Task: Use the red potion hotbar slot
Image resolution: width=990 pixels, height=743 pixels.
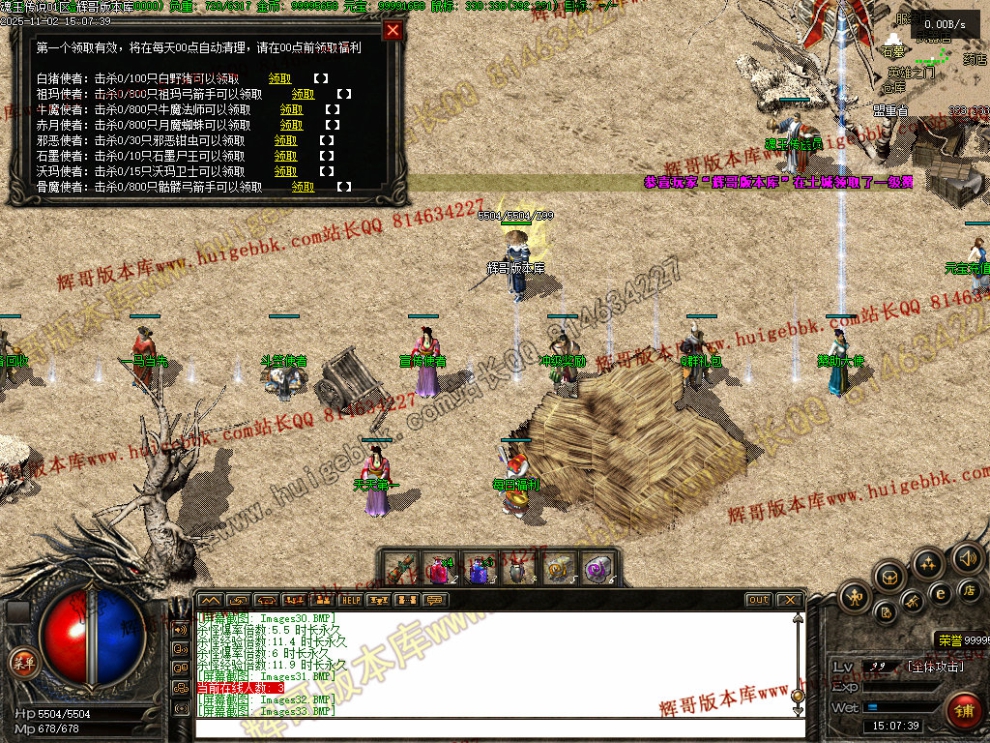Action: [x=439, y=569]
